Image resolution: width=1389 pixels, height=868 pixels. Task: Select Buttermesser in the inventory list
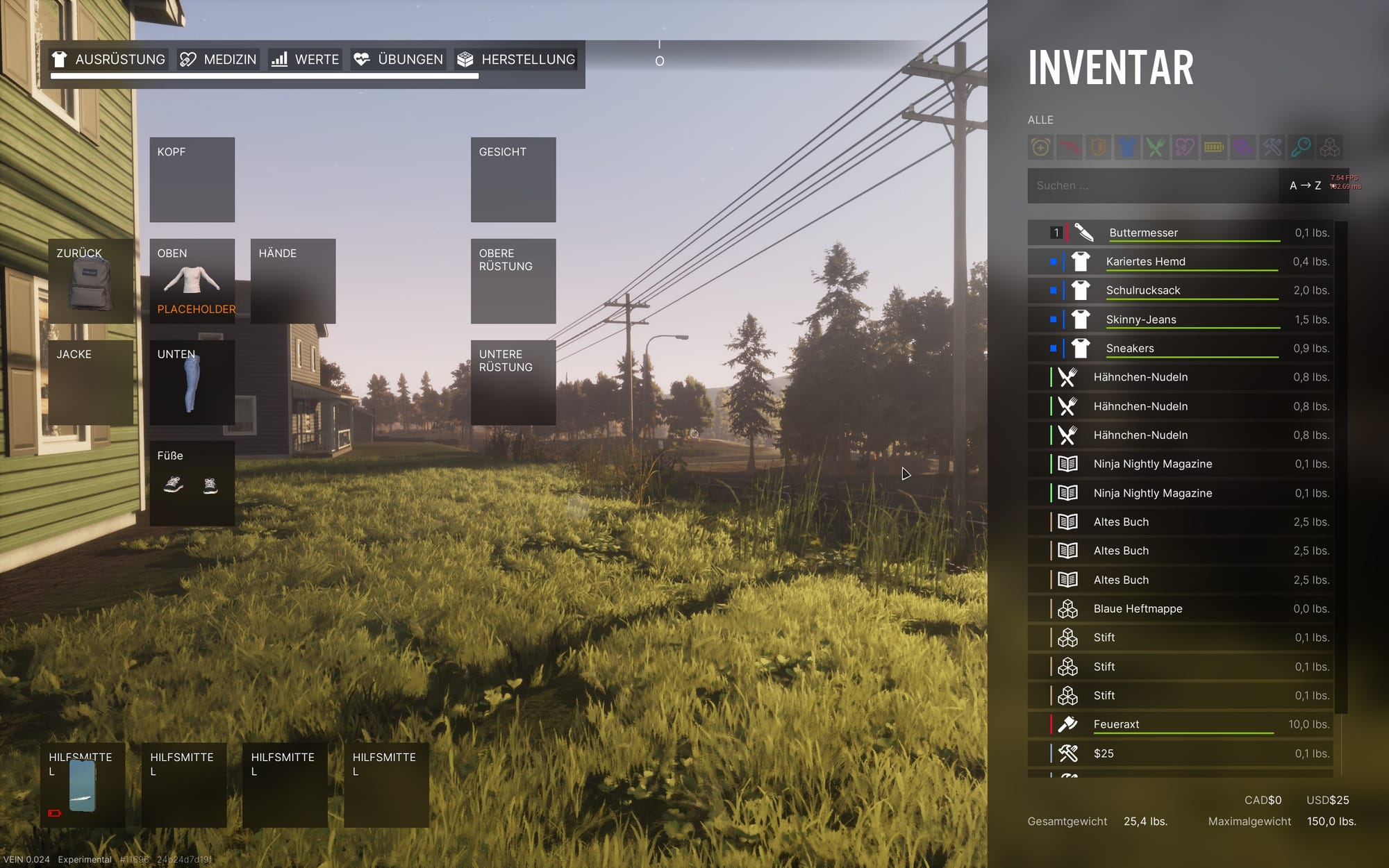coord(1180,233)
